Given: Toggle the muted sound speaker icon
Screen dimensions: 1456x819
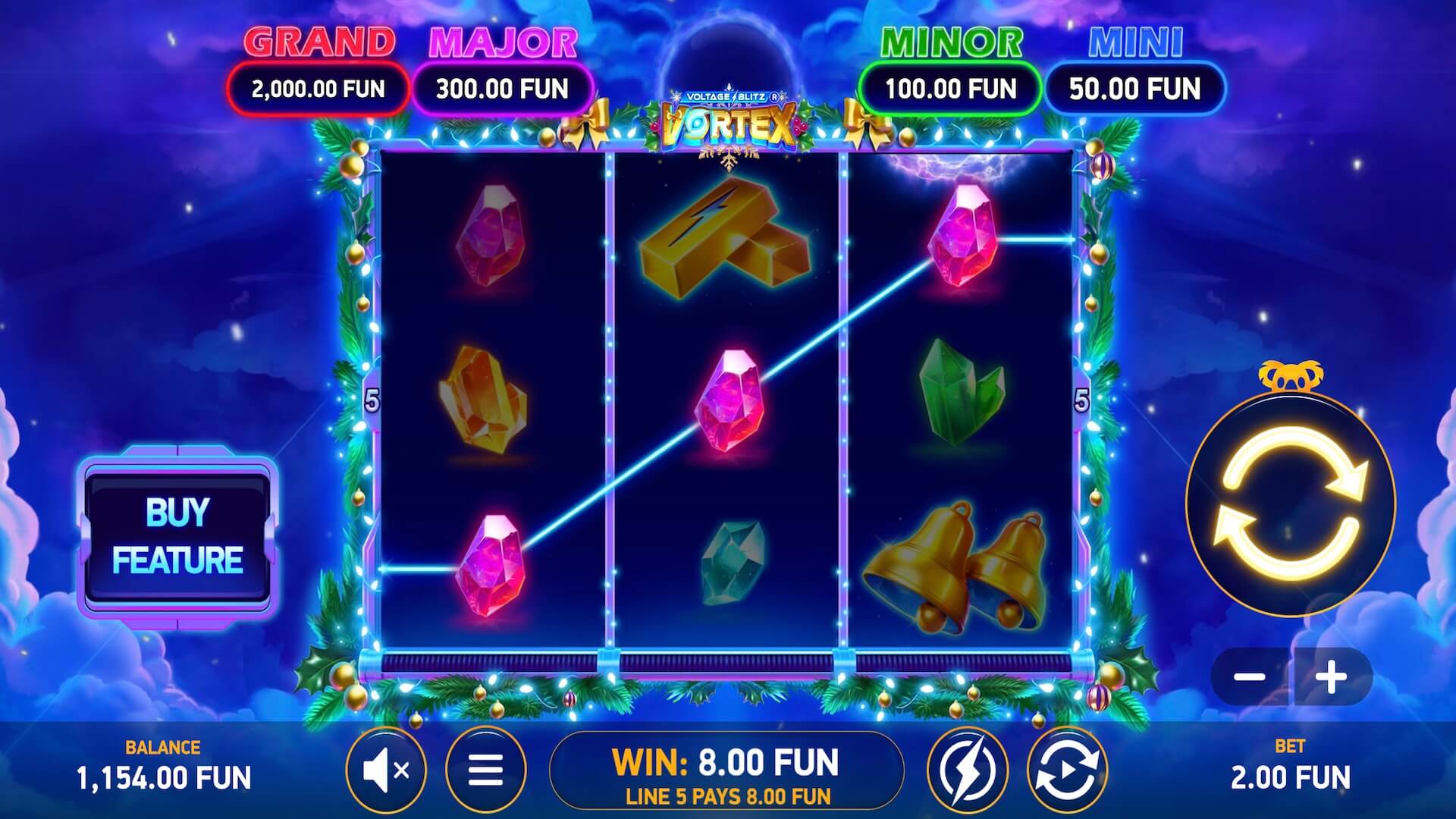Looking at the screenshot, I should pyautogui.click(x=386, y=770).
